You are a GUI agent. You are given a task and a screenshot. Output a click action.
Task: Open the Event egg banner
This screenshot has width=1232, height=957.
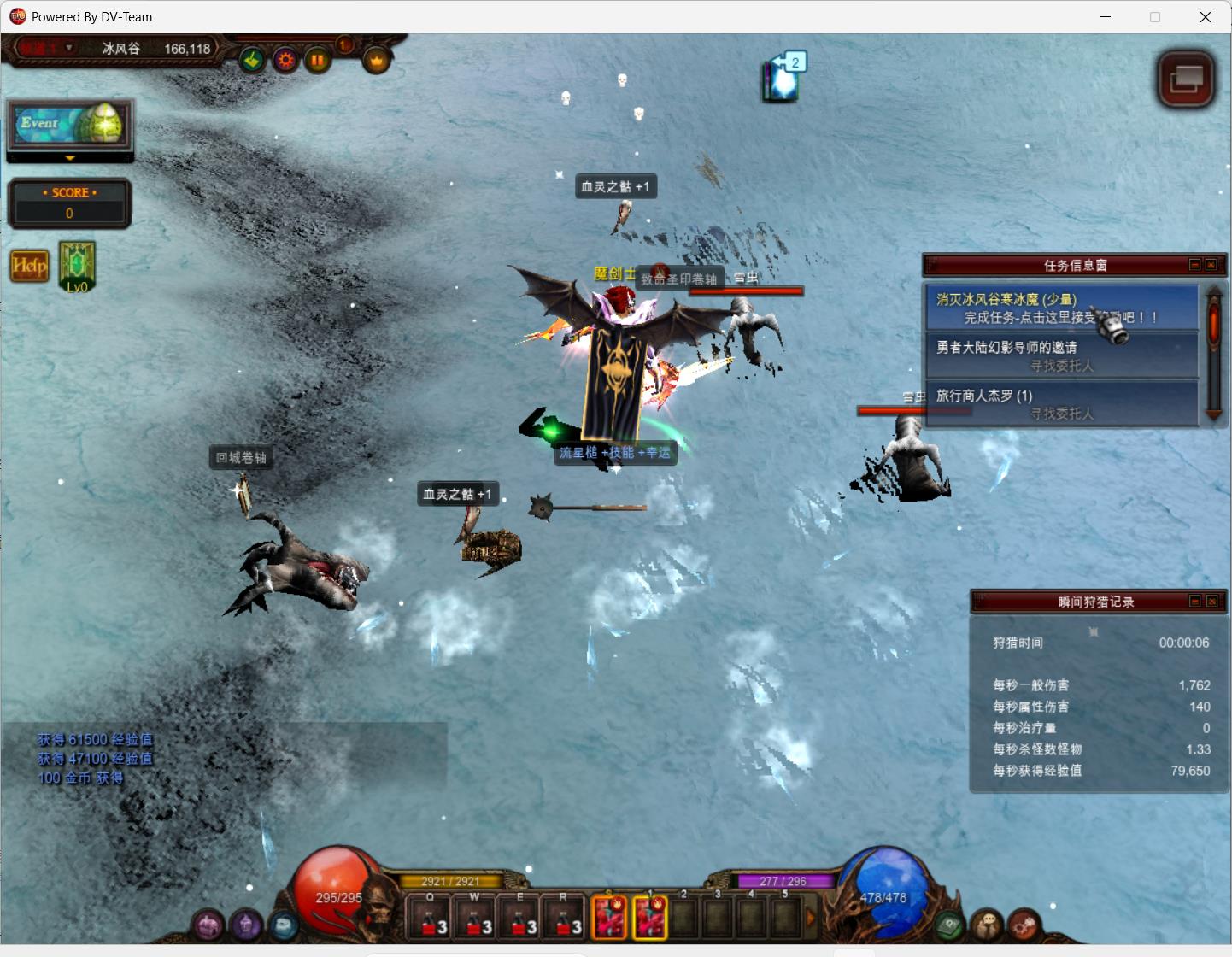[70, 126]
